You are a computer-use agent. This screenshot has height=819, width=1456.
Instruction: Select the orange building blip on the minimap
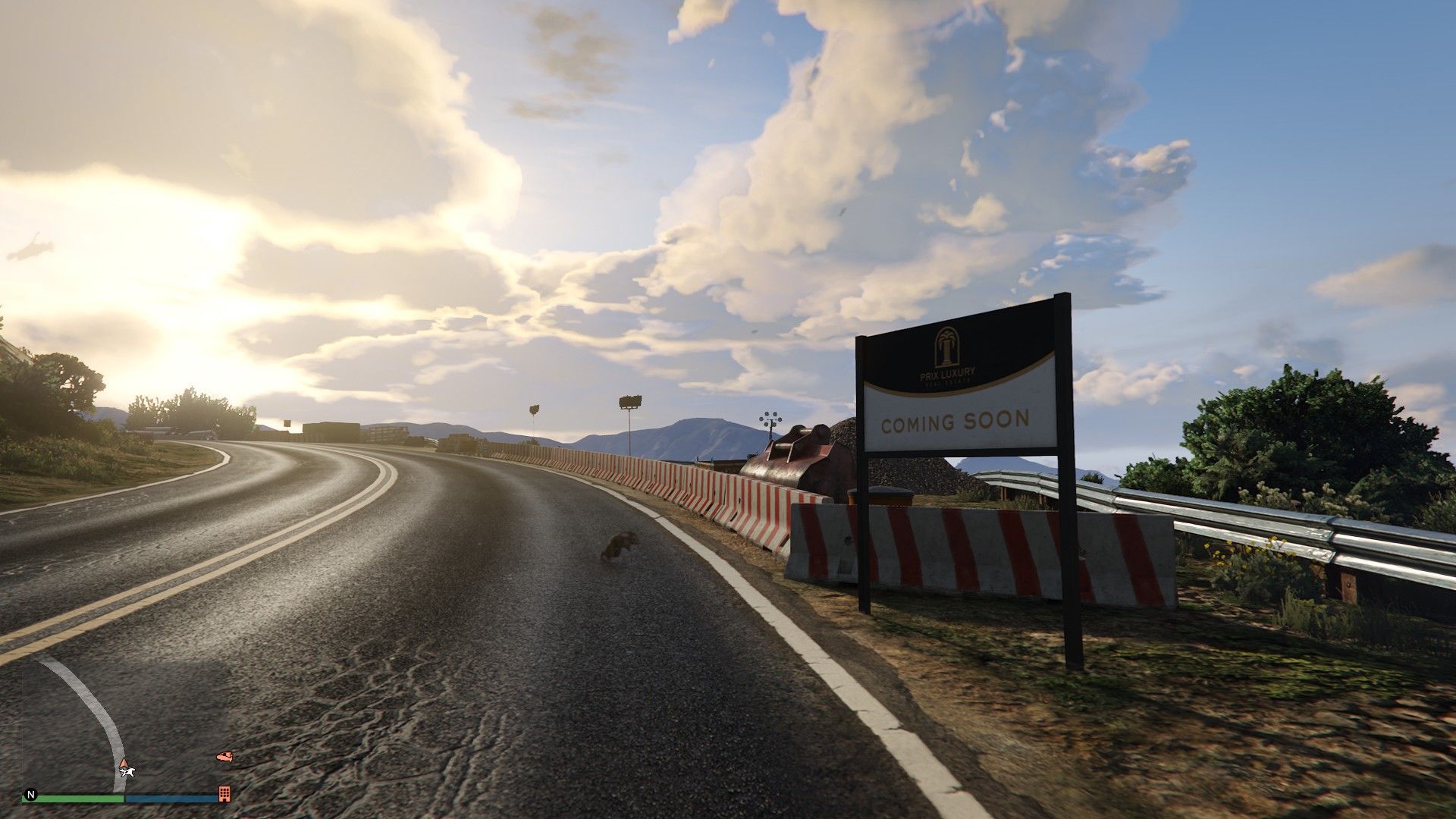[224, 793]
